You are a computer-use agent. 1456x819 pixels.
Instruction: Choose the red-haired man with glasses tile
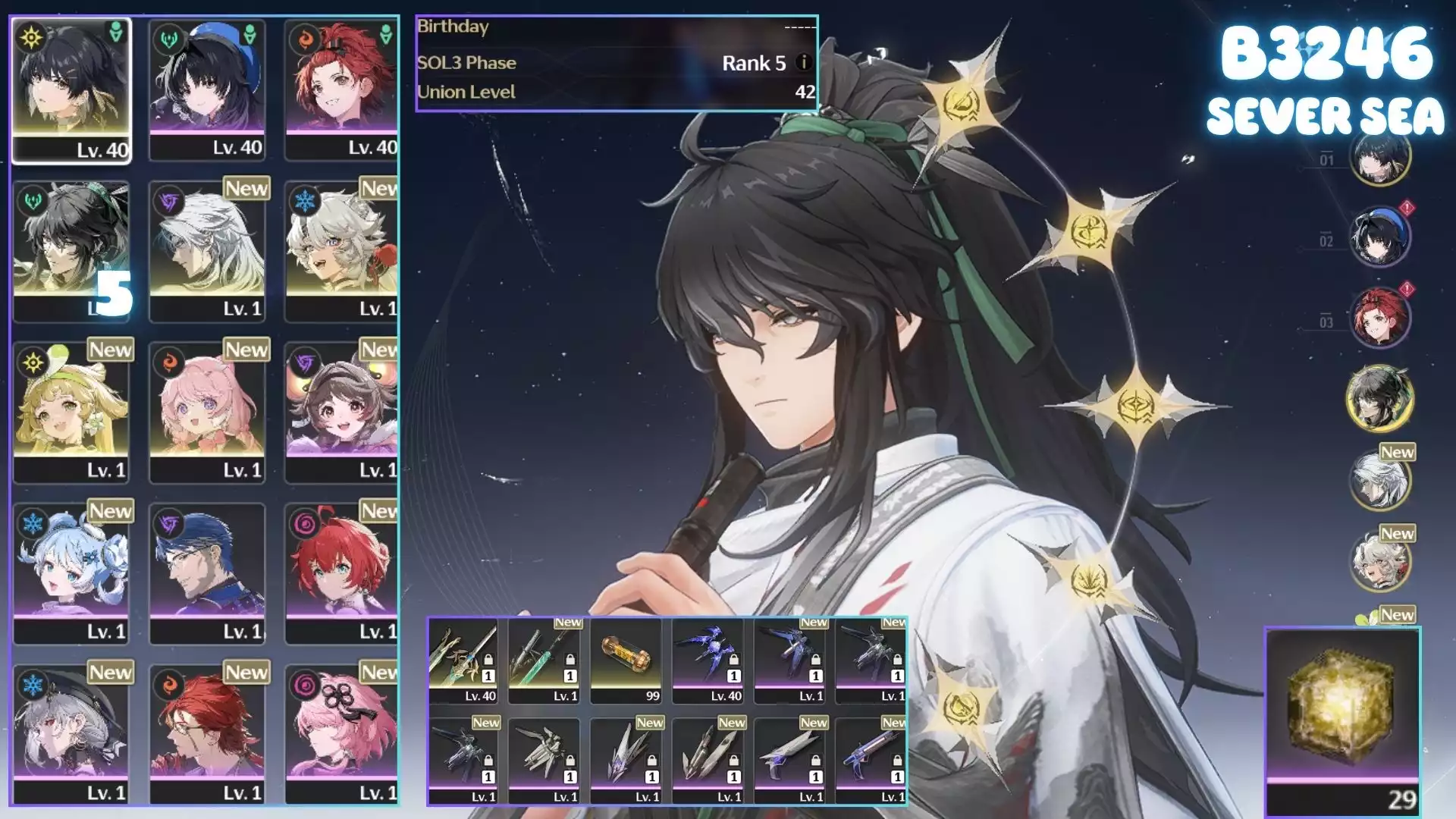tap(207, 734)
